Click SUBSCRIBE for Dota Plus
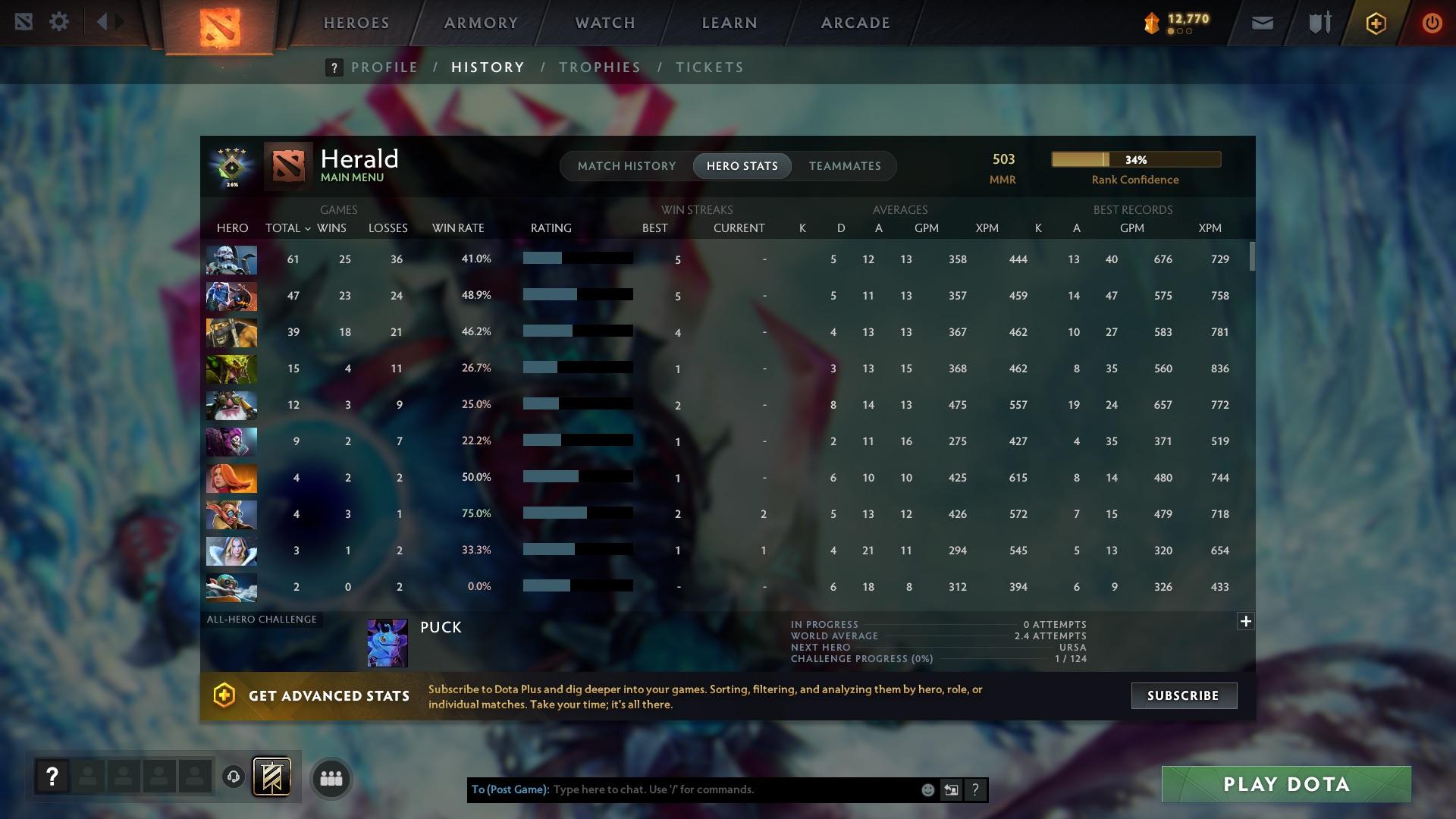The height and width of the screenshot is (819, 1456). click(x=1184, y=695)
